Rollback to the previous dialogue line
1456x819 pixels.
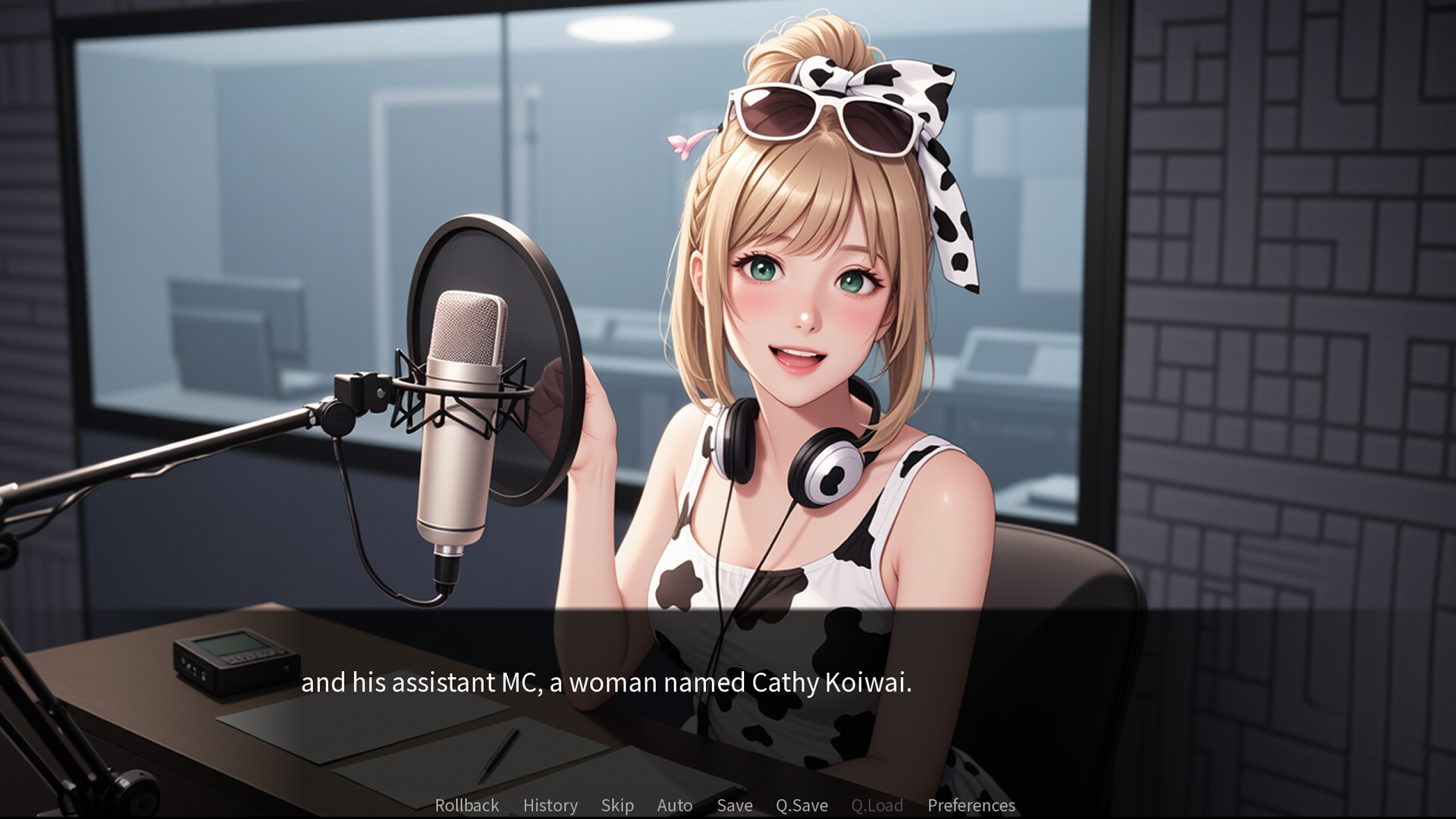tap(466, 805)
